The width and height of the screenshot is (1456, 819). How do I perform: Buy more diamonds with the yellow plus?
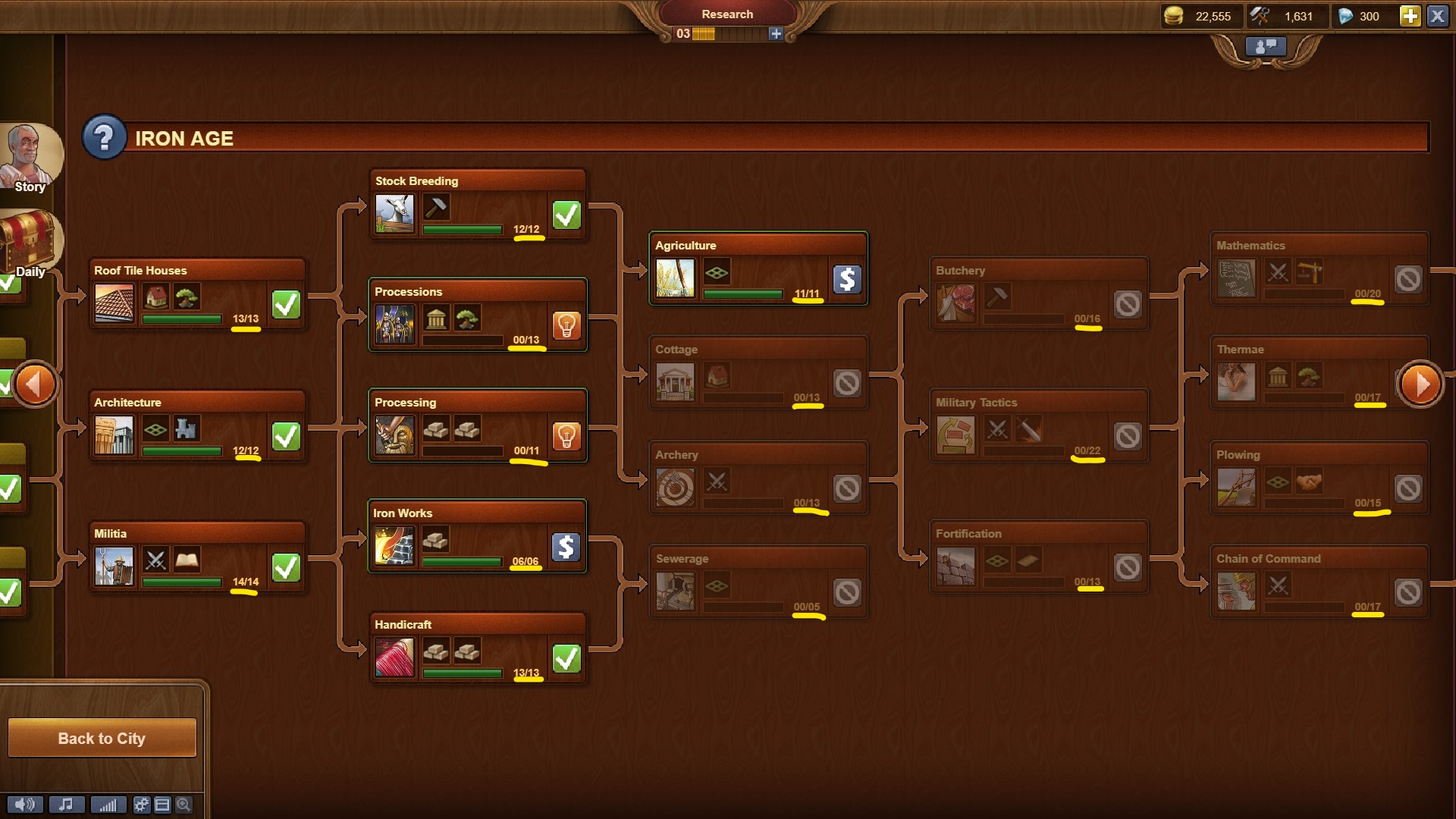(x=1410, y=16)
